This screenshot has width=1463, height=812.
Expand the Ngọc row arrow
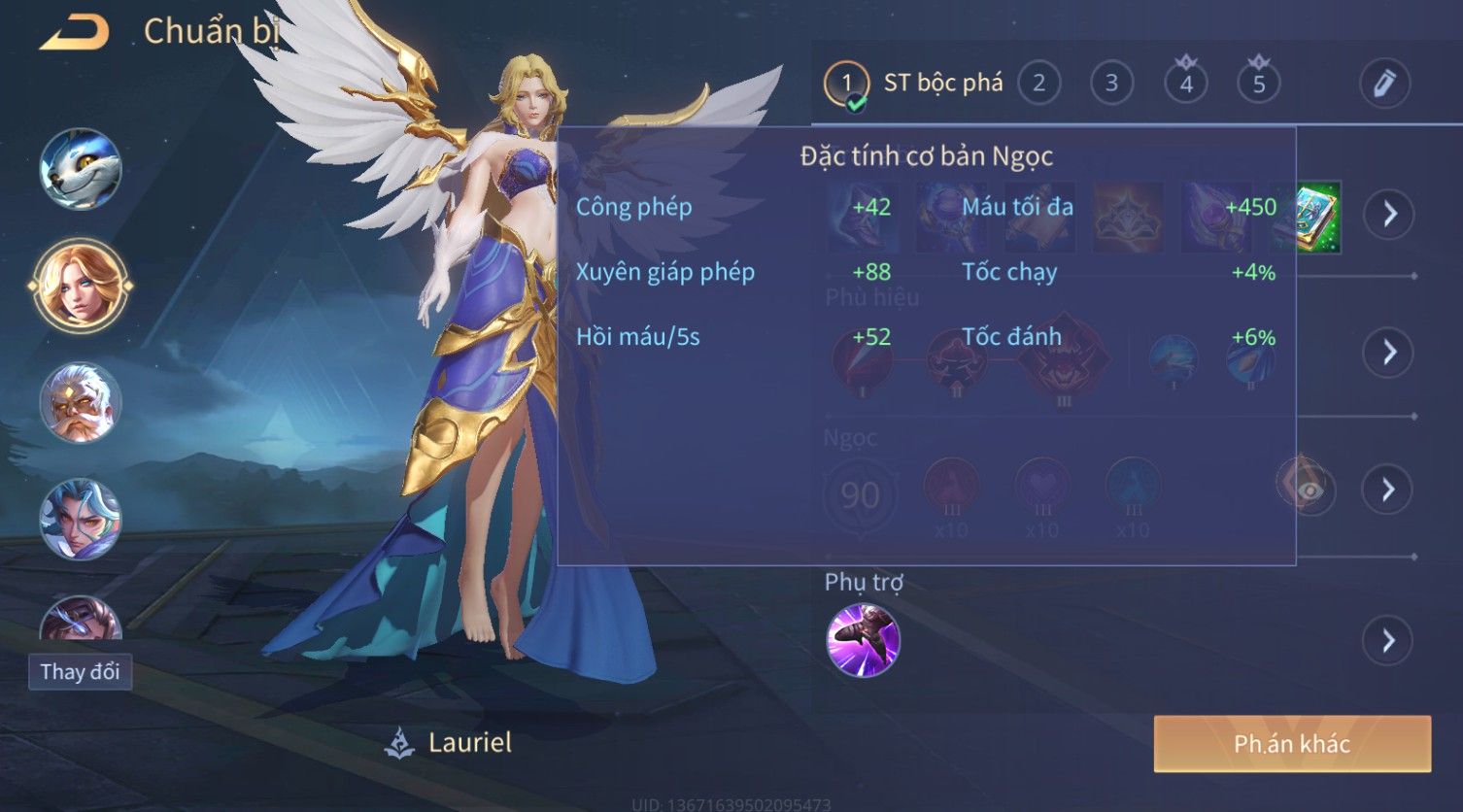pyautogui.click(x=1389, y=490)
